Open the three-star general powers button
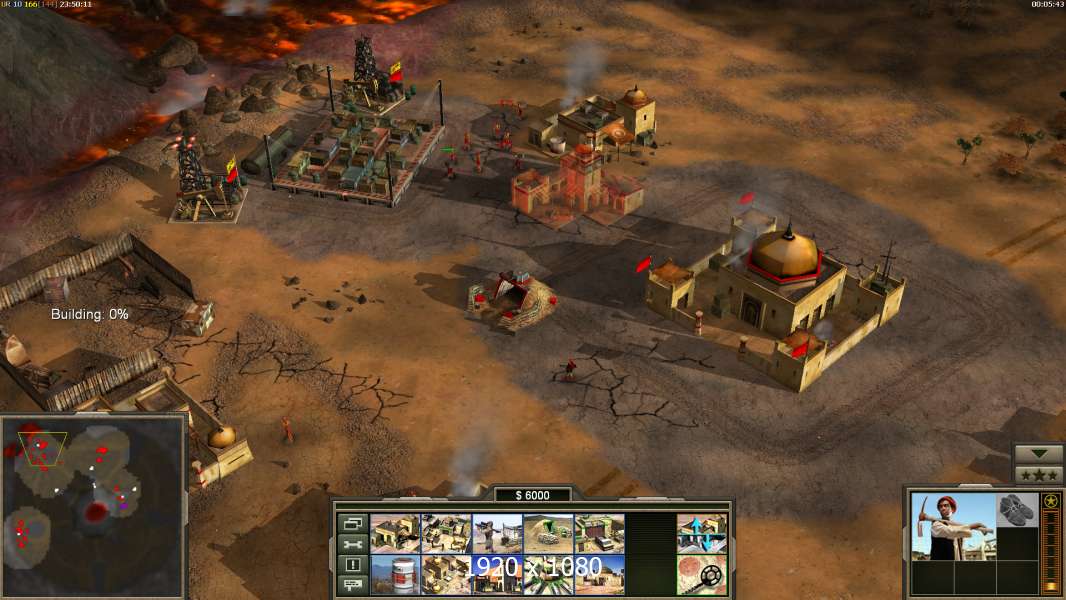Viewport: 1066px width, 600px height. click(x=1038, y=474)
